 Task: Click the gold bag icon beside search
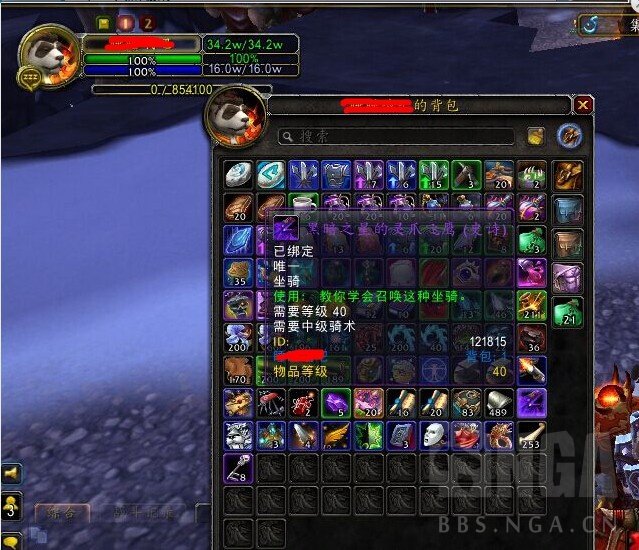tap(536, 136)
